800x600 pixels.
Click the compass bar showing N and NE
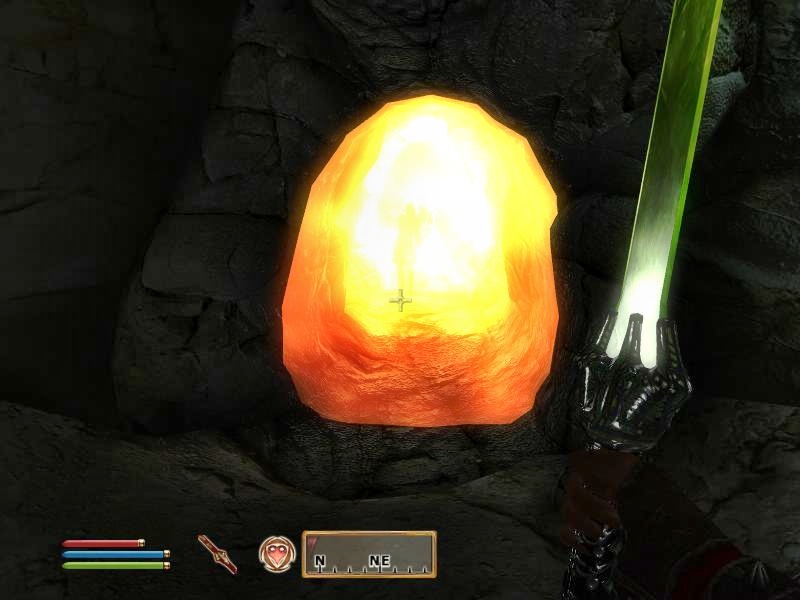[369, 555]
